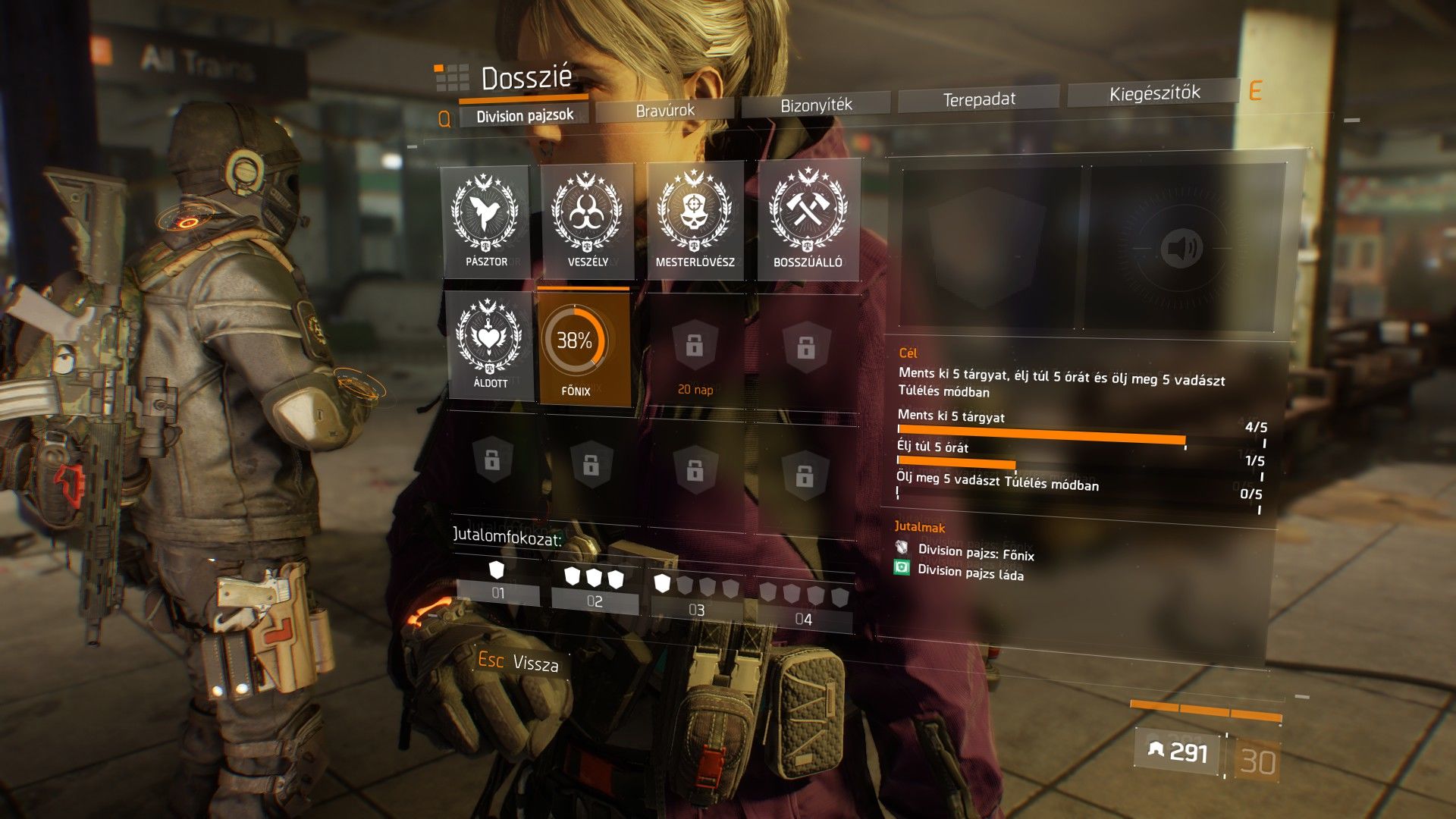Select the Pásztor shield badge
This screenshot has height=819, width=1456.
pos(485,221)
